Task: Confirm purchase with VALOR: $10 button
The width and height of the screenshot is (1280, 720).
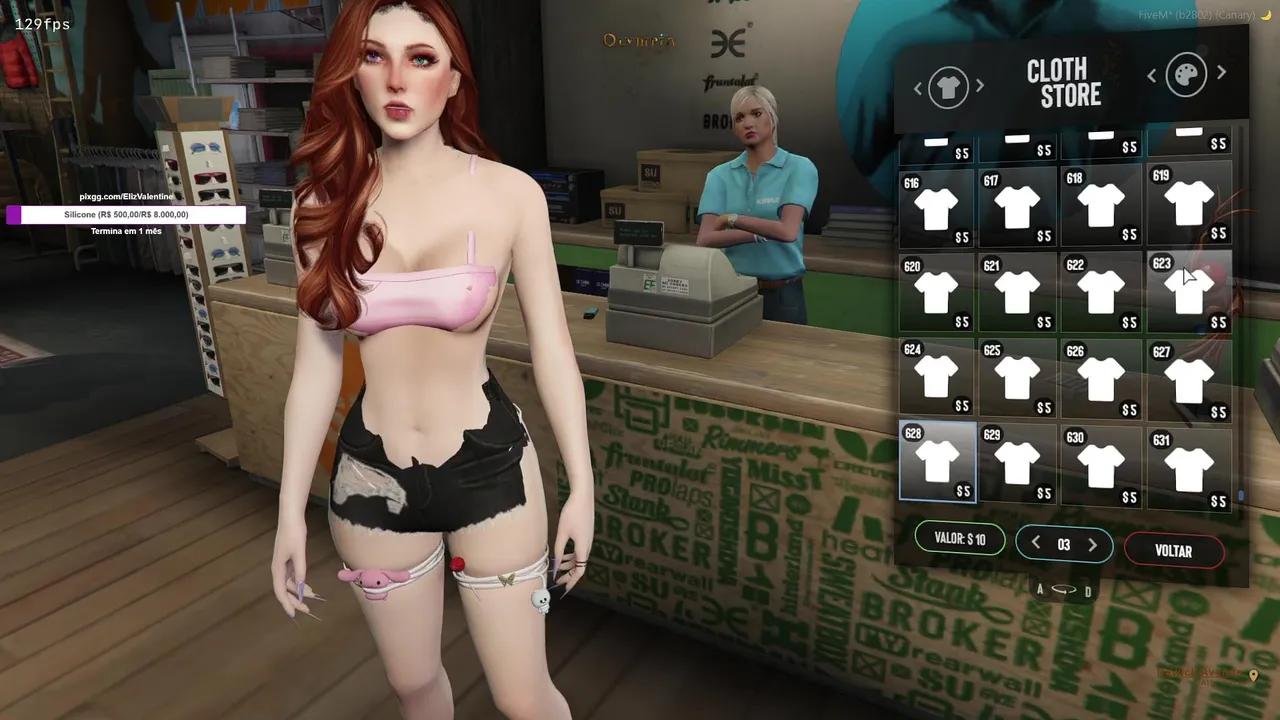Action: (959, 539)
